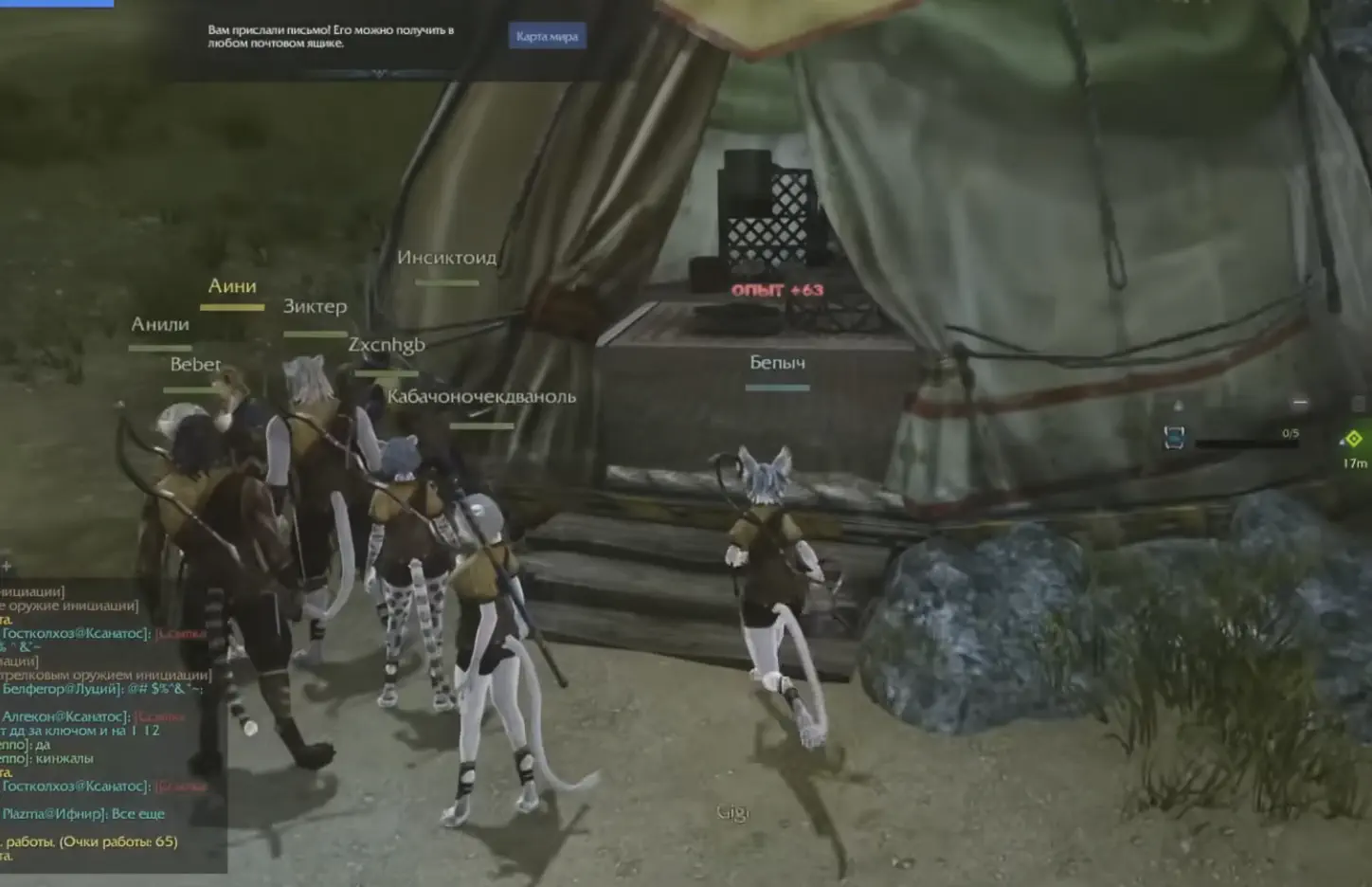Select the player Аини via their nameplate
1372x887 pixels.
point(231,286)
